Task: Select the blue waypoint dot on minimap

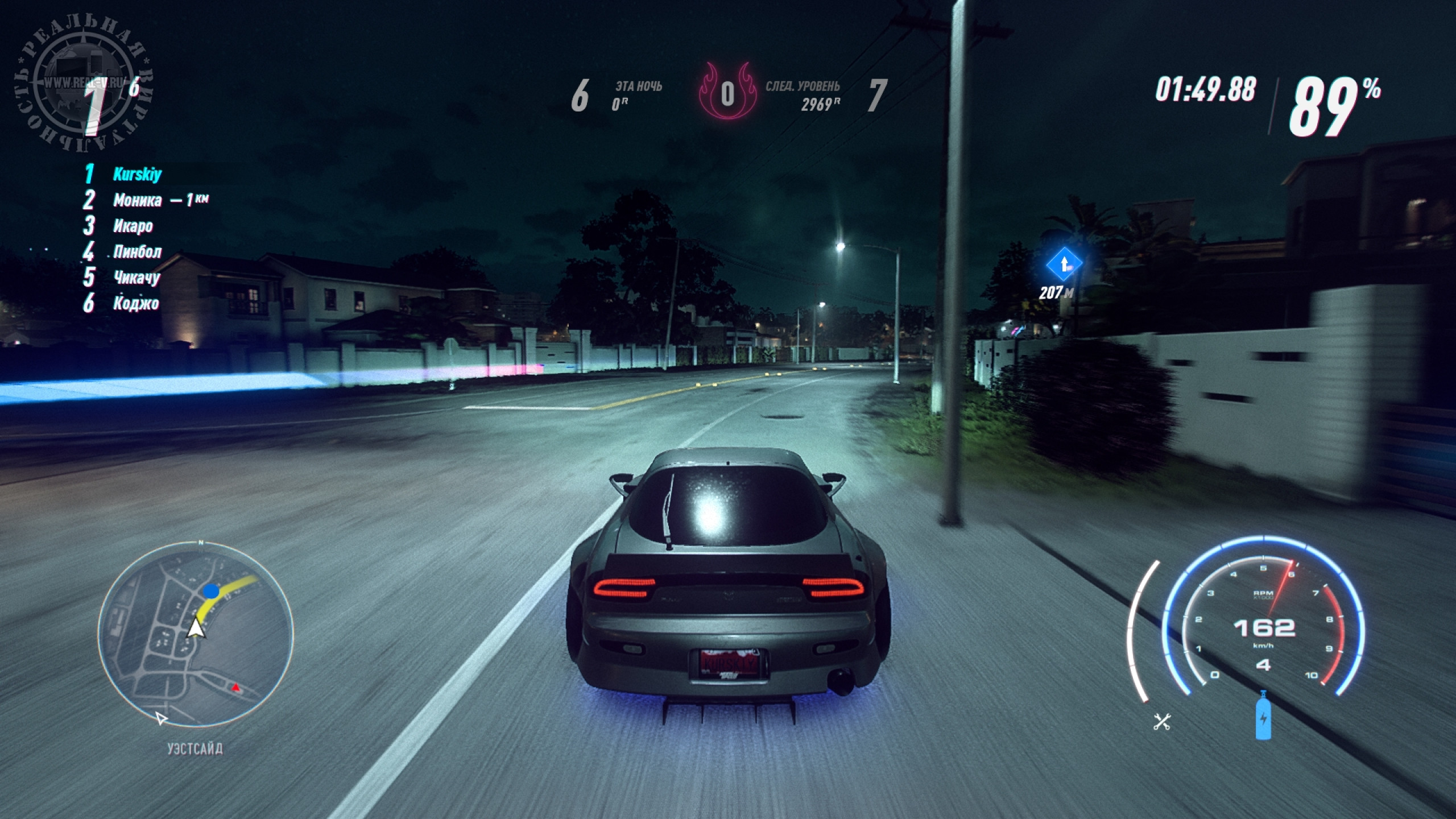Action: point(211,591)
